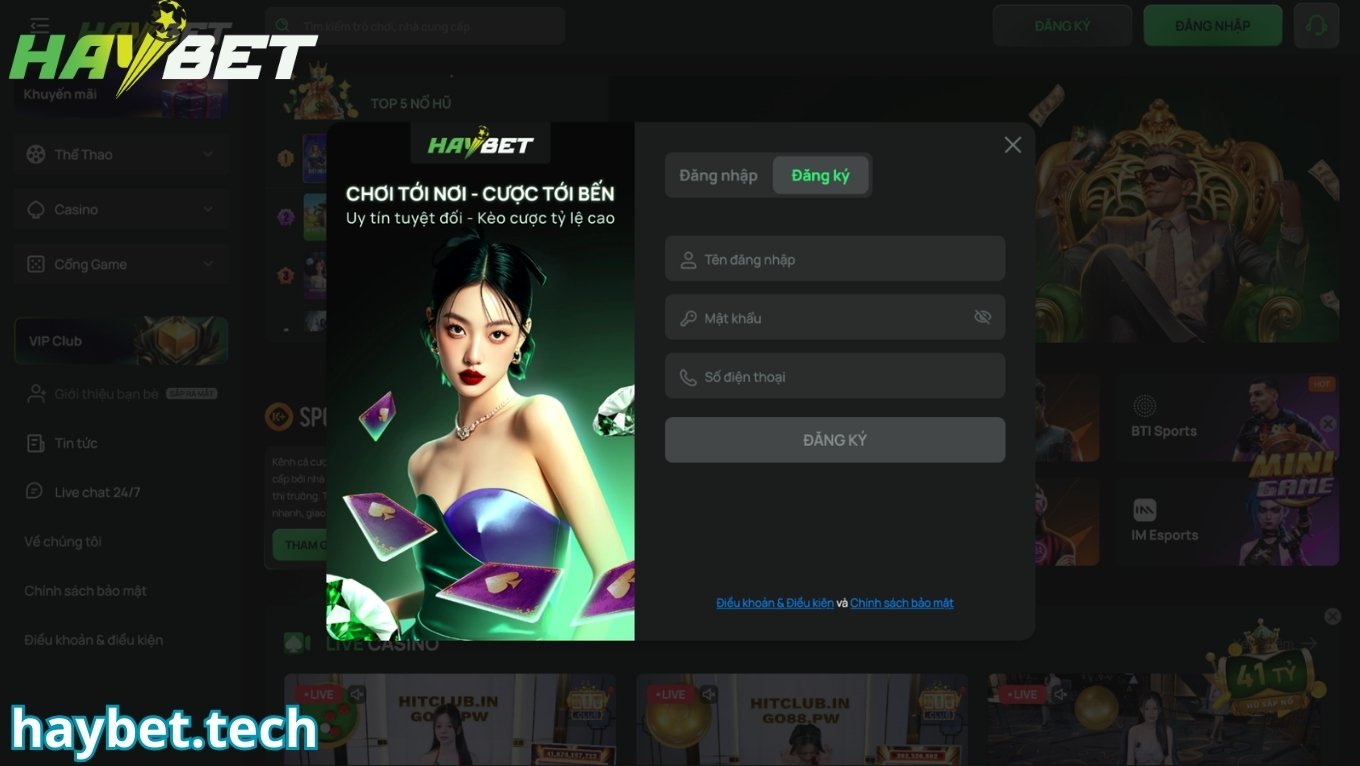Click the Mật khẩu password field
This screenshot has height=766, width=1360.
point(820,318)
